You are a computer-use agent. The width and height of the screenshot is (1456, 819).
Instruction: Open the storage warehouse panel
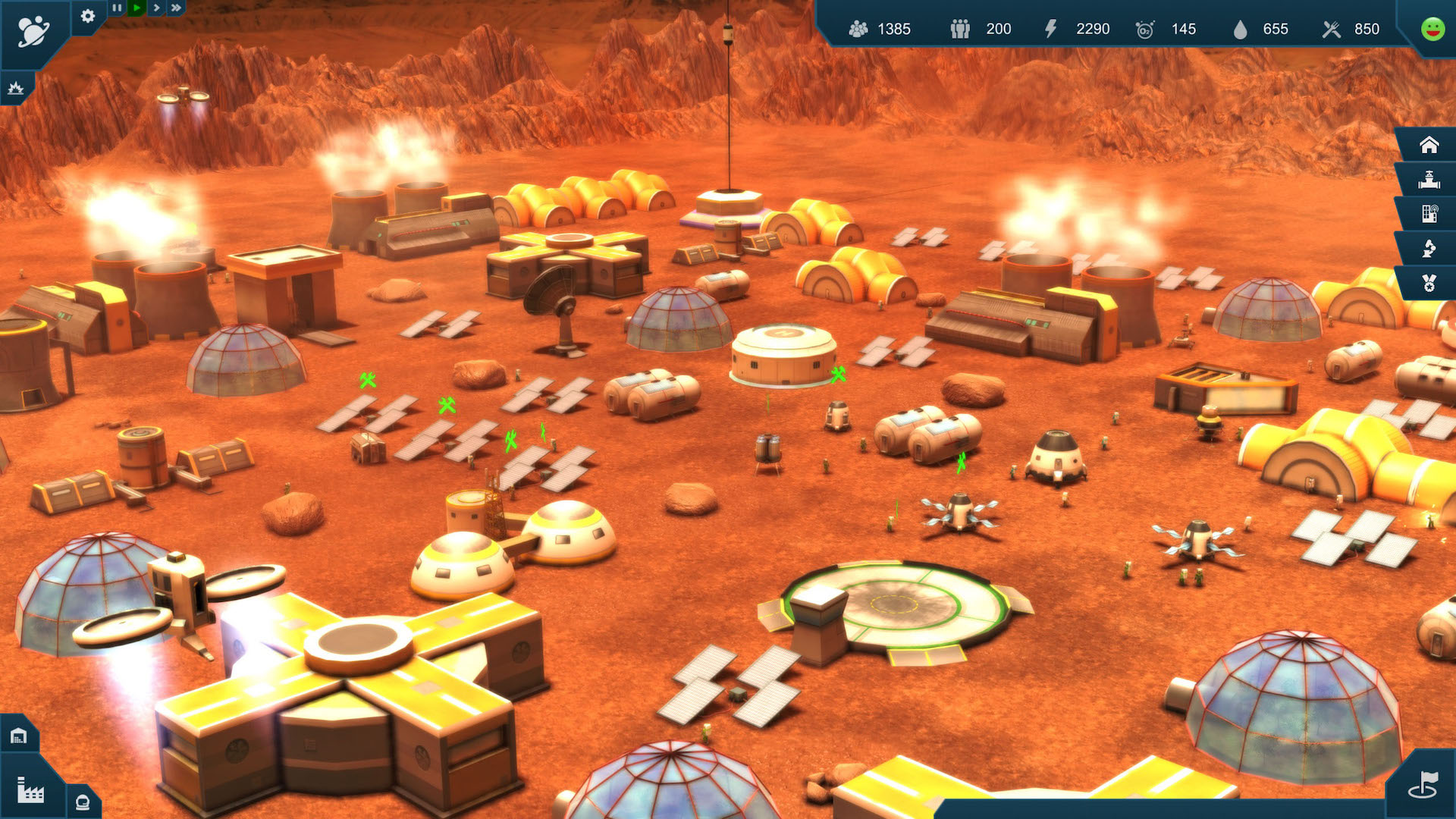19,733
